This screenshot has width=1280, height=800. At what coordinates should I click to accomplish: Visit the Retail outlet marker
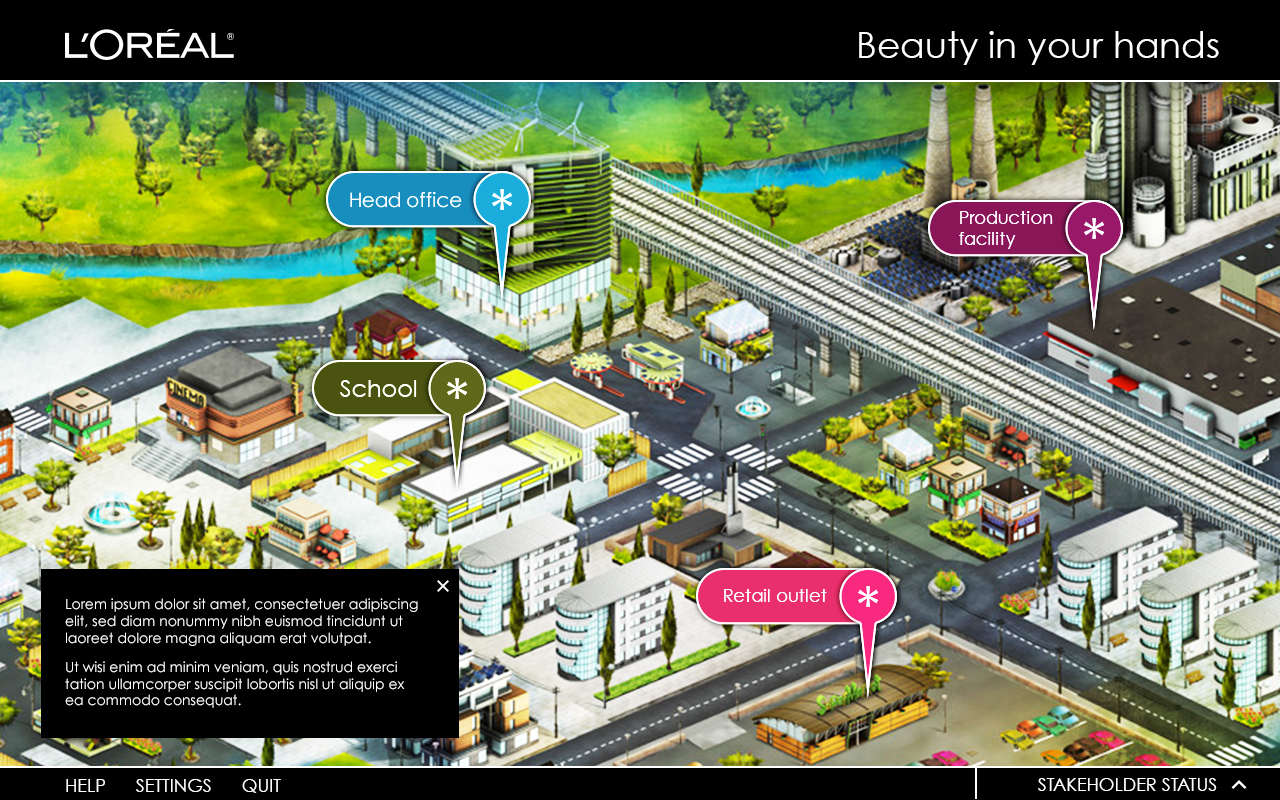[x=795, y=596]
